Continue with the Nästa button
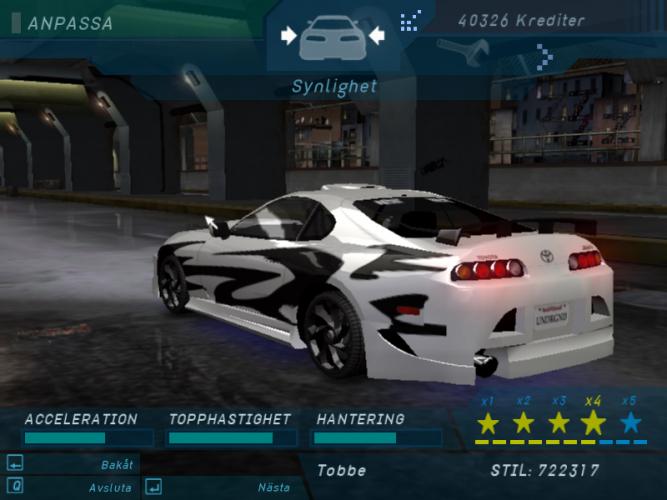 pyautogui.click(x=273, y=487)
